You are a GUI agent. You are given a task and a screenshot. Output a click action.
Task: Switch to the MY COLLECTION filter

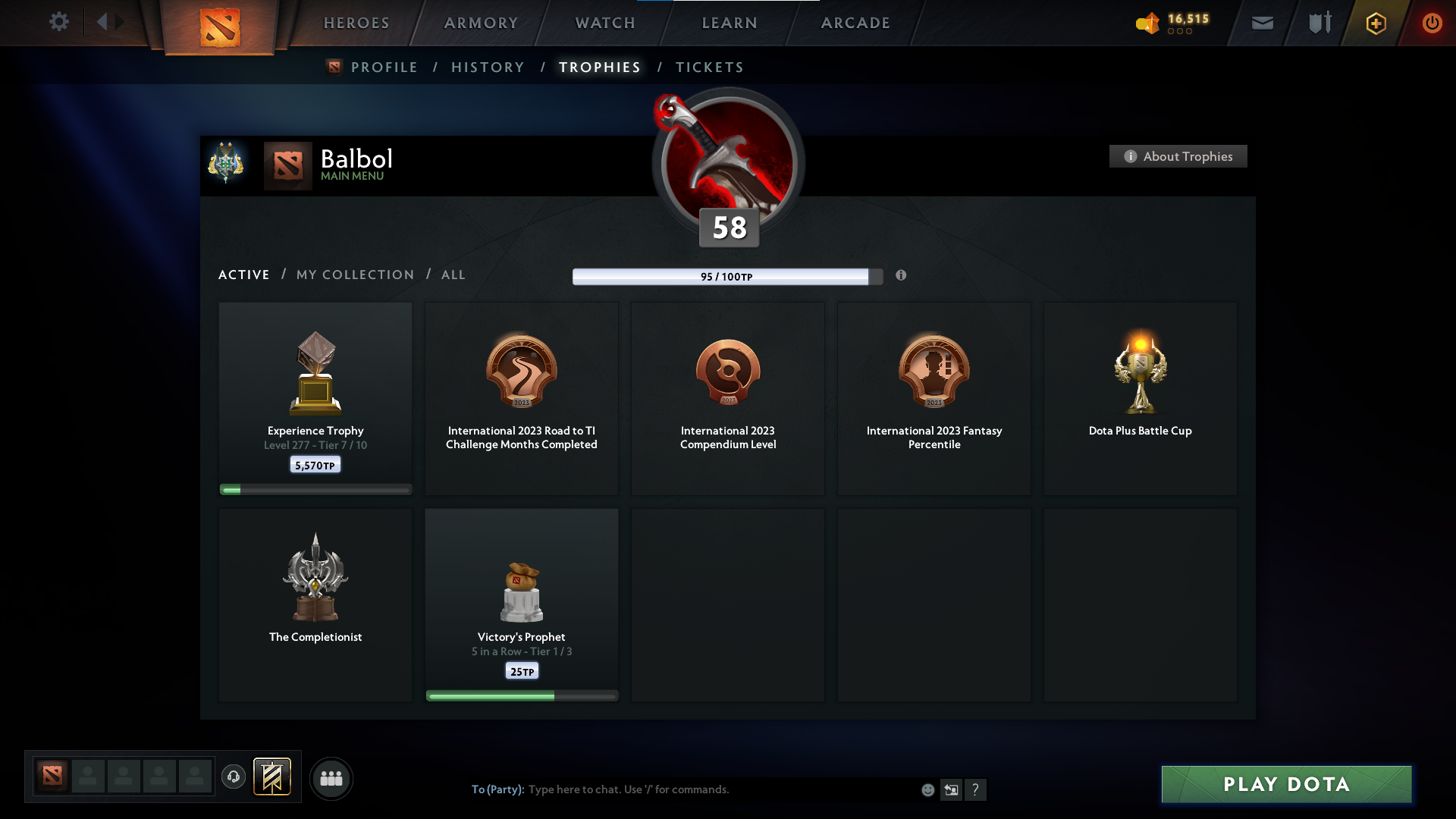[x=354, y=275]
